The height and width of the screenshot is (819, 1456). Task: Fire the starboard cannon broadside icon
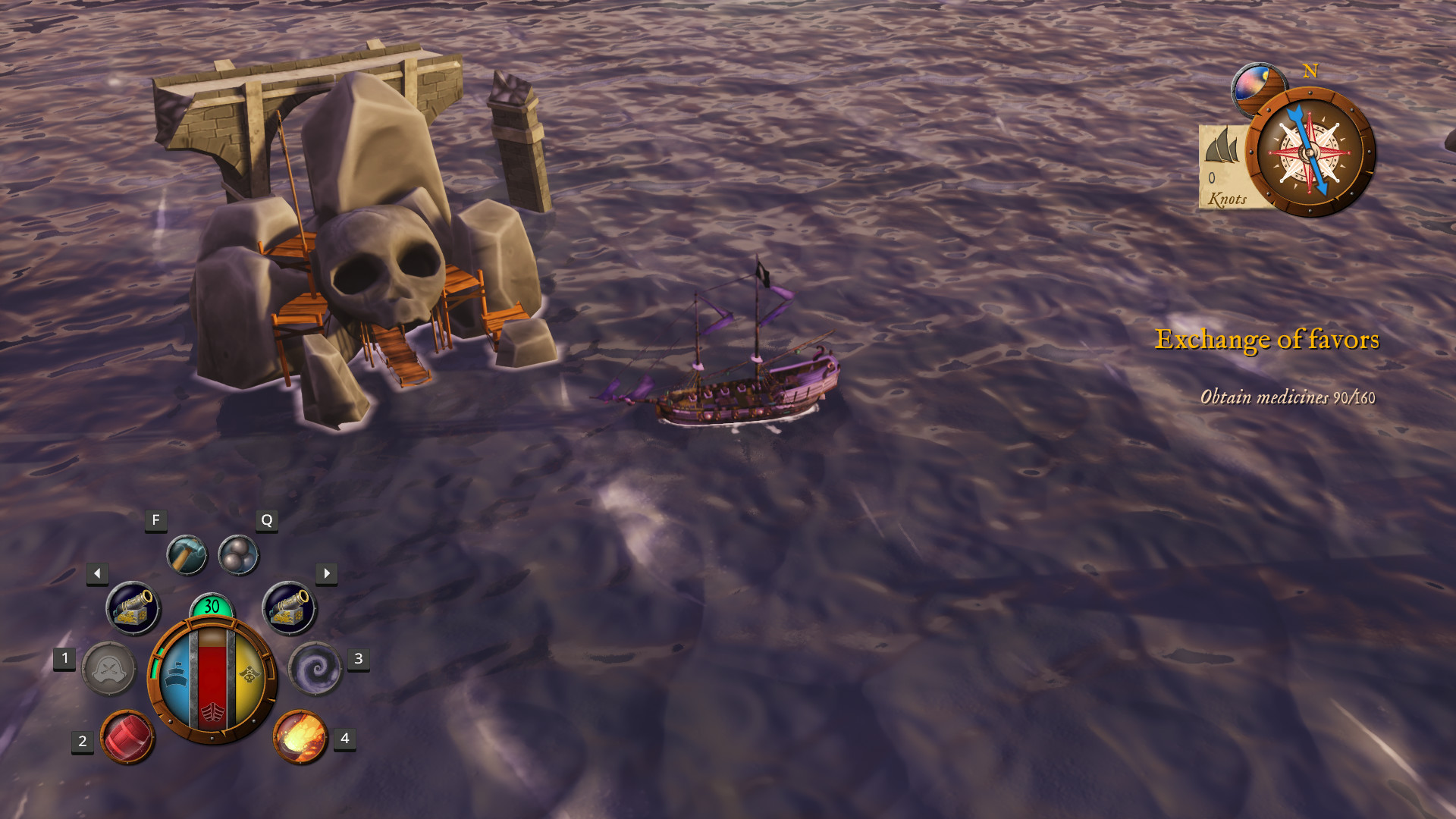click(x=291, y=607)
